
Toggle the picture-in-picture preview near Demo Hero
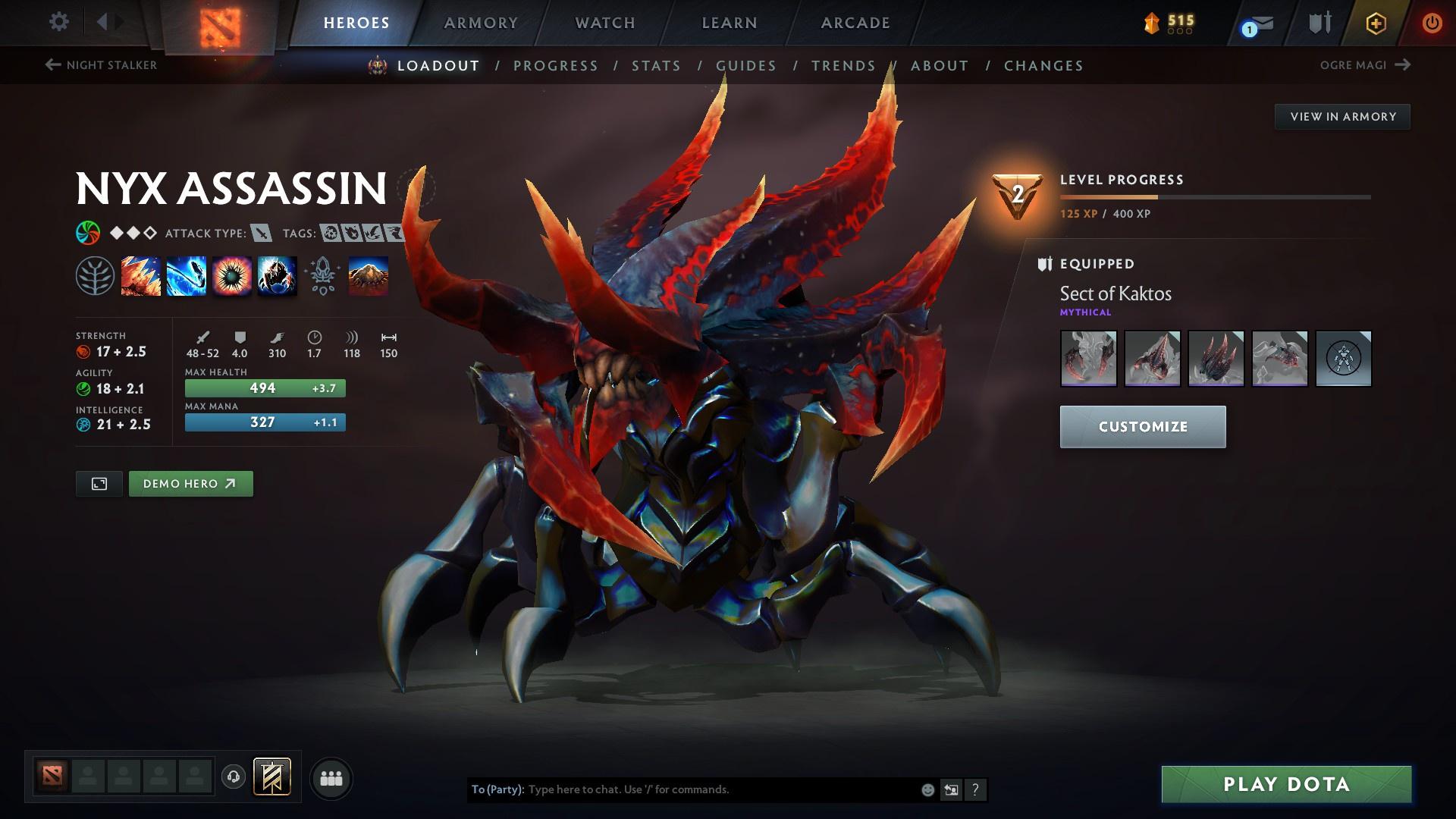pos(99,483)
